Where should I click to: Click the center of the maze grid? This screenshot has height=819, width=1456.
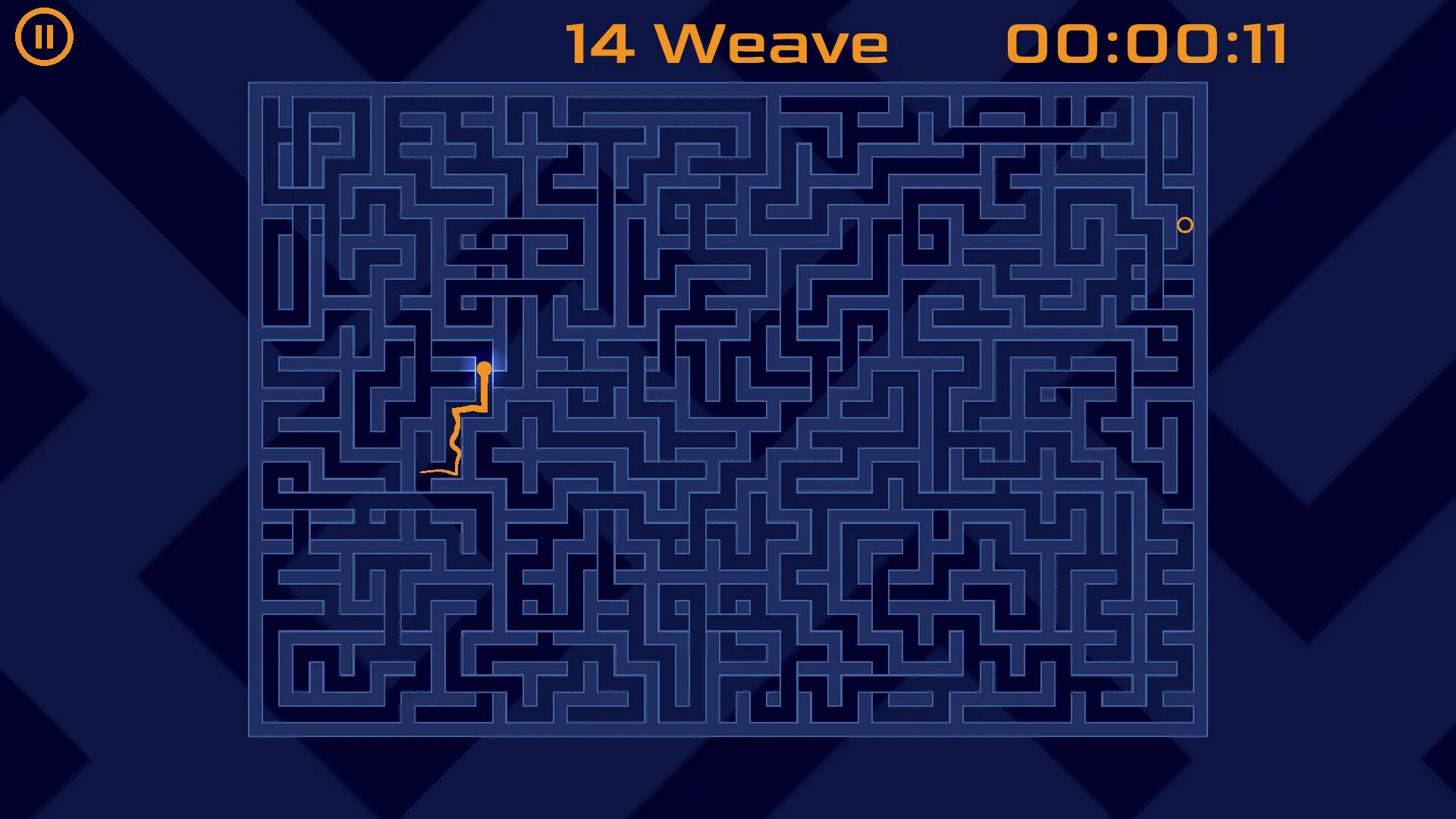tap(728, 409)
